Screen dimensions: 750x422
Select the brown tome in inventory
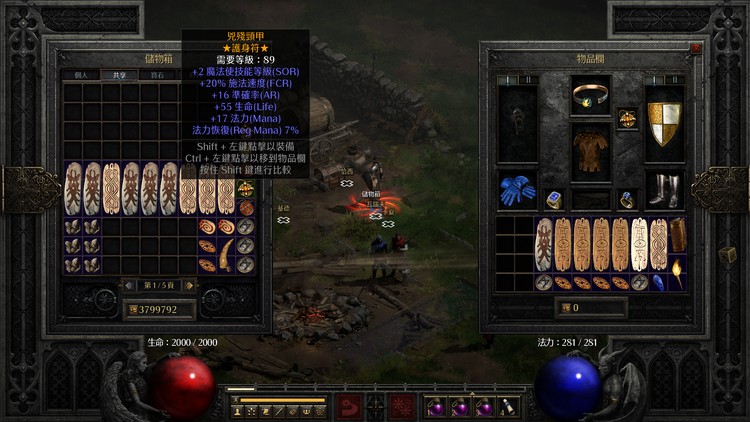point(679,235)
